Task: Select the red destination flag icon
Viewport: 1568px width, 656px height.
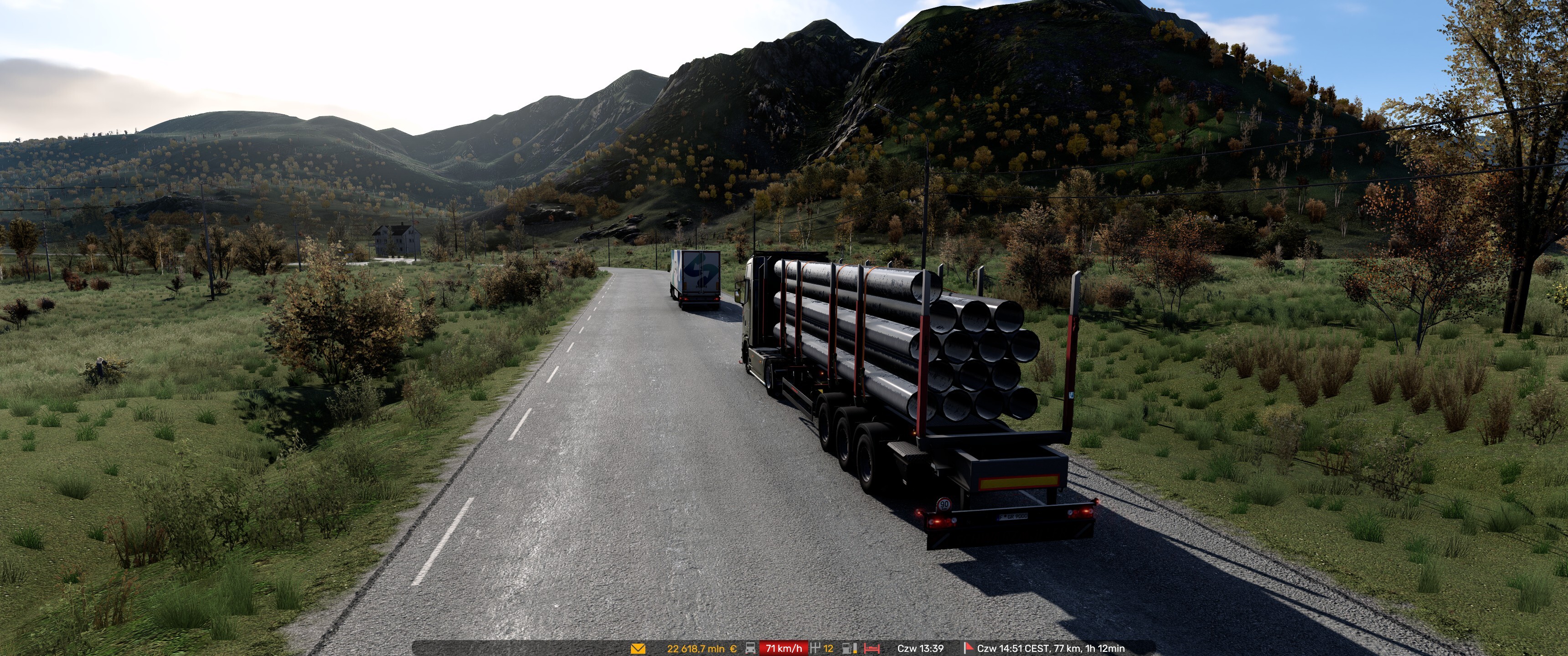Action: tap(968, 648)
